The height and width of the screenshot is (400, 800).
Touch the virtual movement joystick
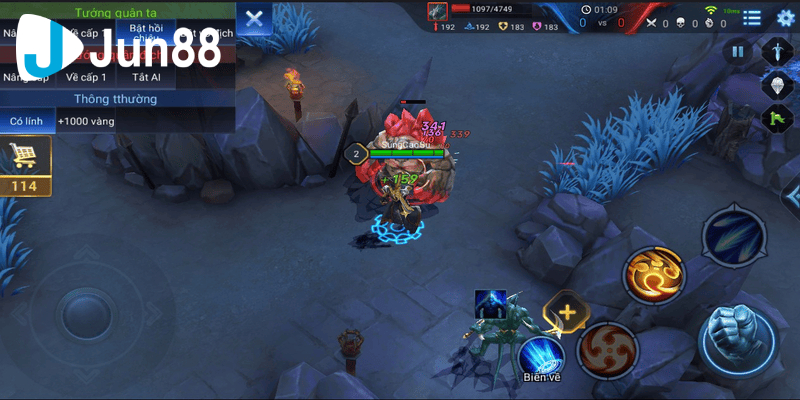[x=86, y=317]
